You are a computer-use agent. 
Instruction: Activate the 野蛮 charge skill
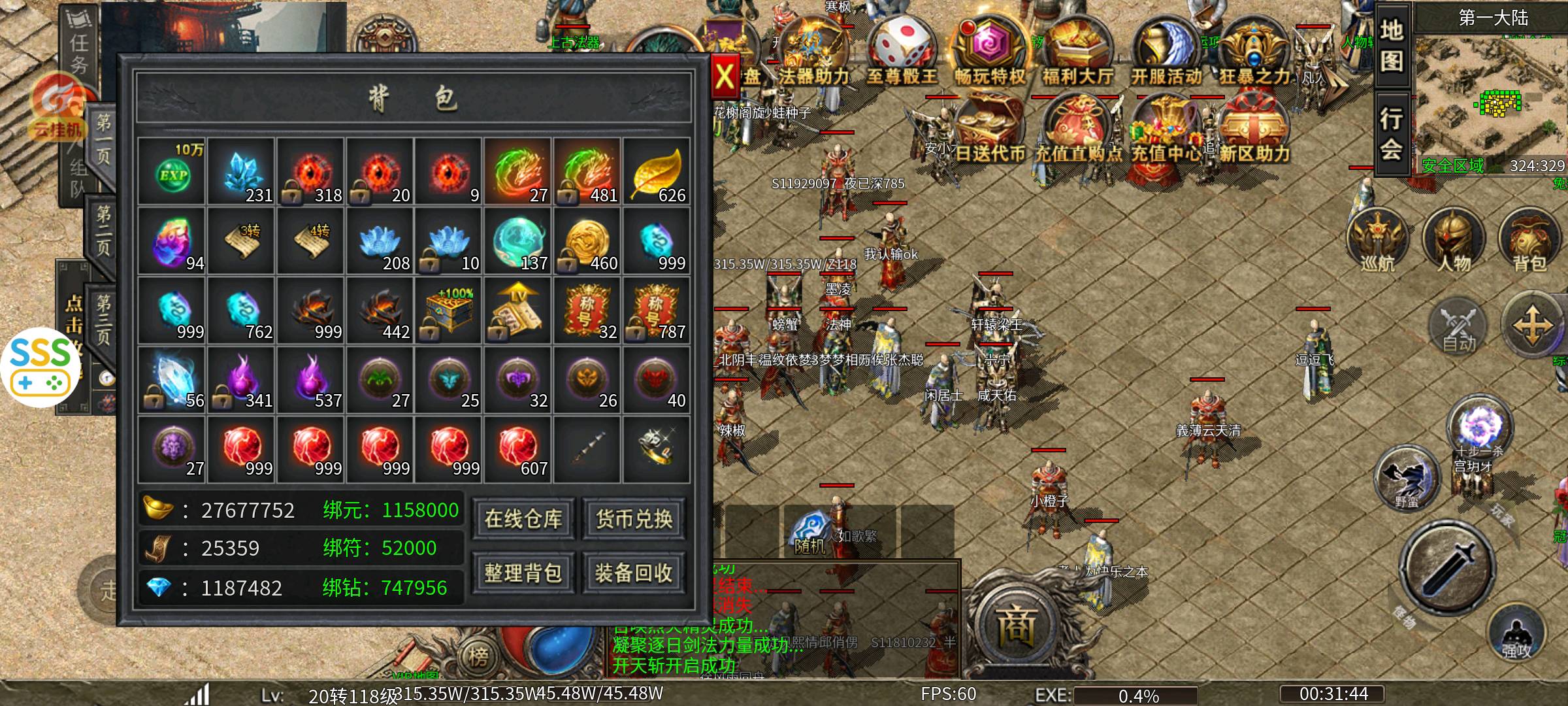click(1407, 480)
